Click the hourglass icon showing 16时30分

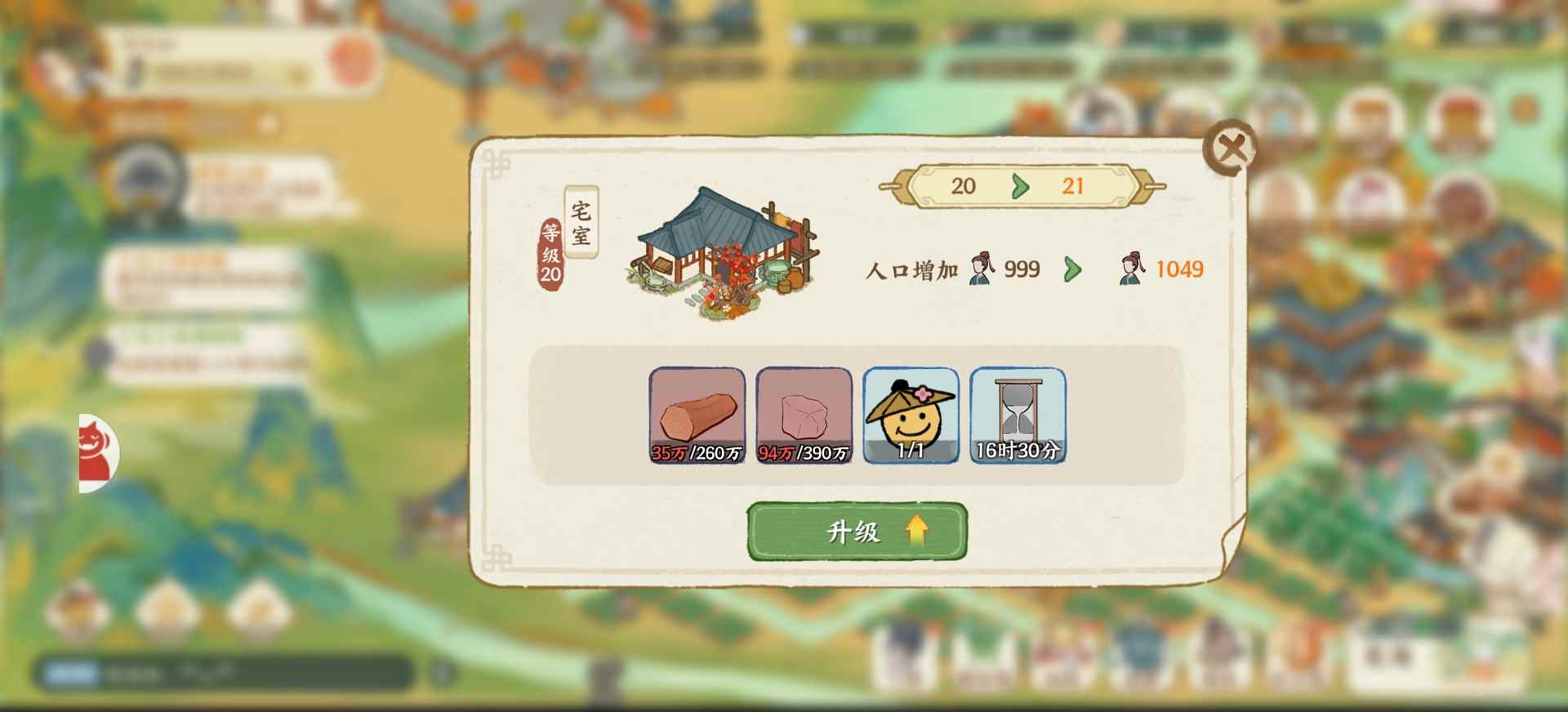1017,416
